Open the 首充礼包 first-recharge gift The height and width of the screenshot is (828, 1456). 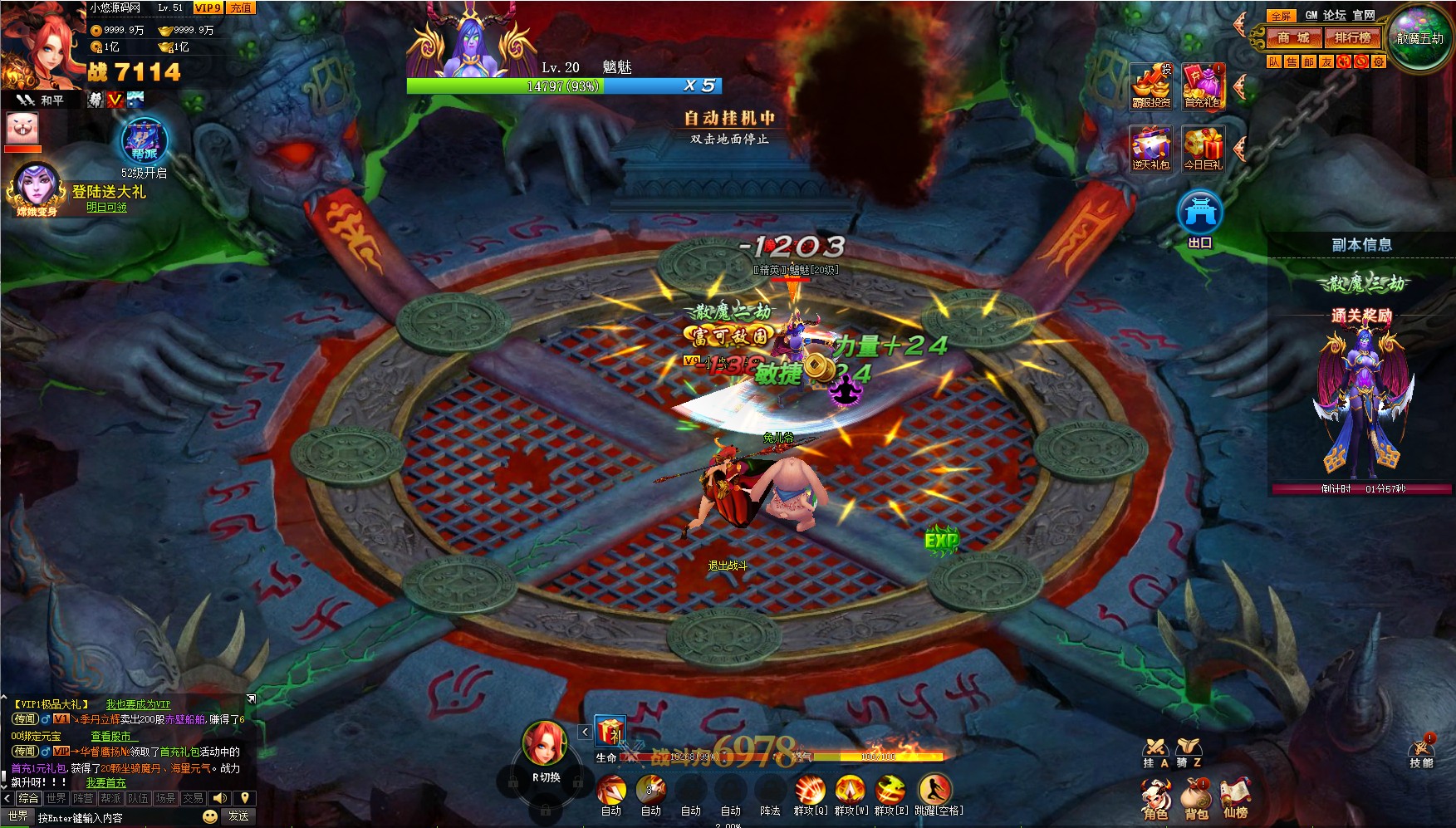pyautogui.click(x=1204, y=86)
